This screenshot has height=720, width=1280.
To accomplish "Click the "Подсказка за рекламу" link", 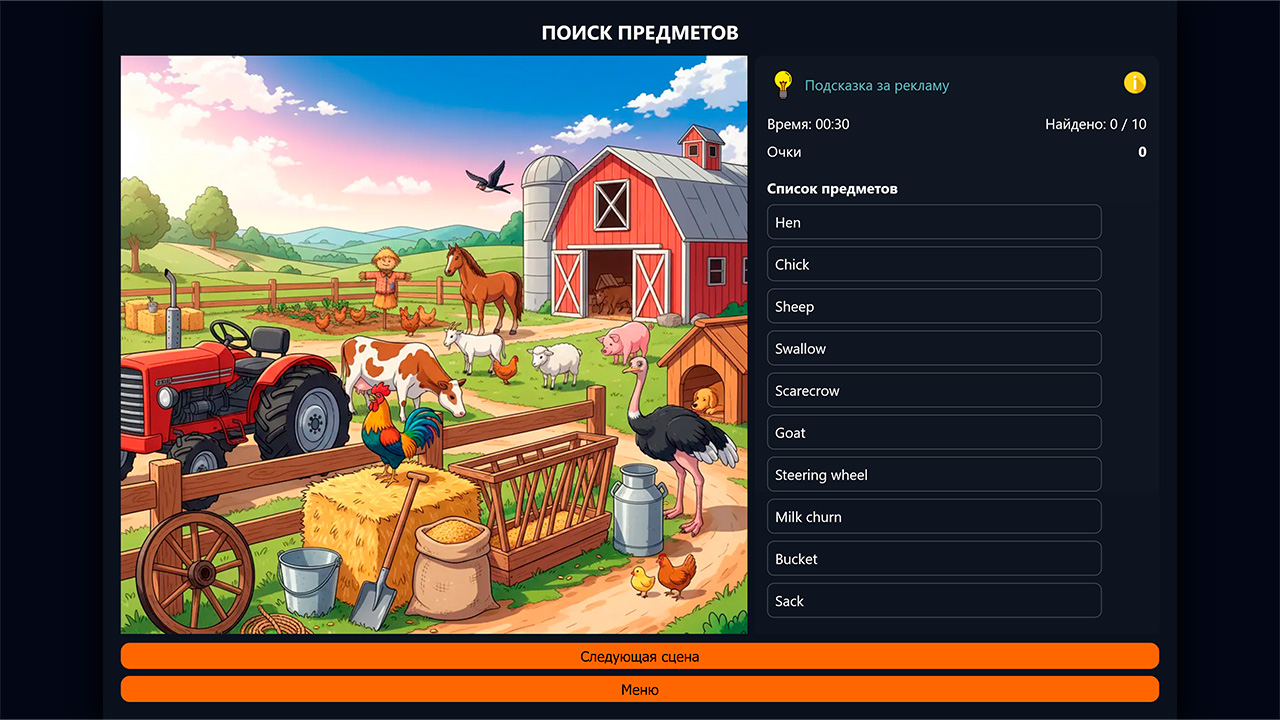I will click(877, 85).
